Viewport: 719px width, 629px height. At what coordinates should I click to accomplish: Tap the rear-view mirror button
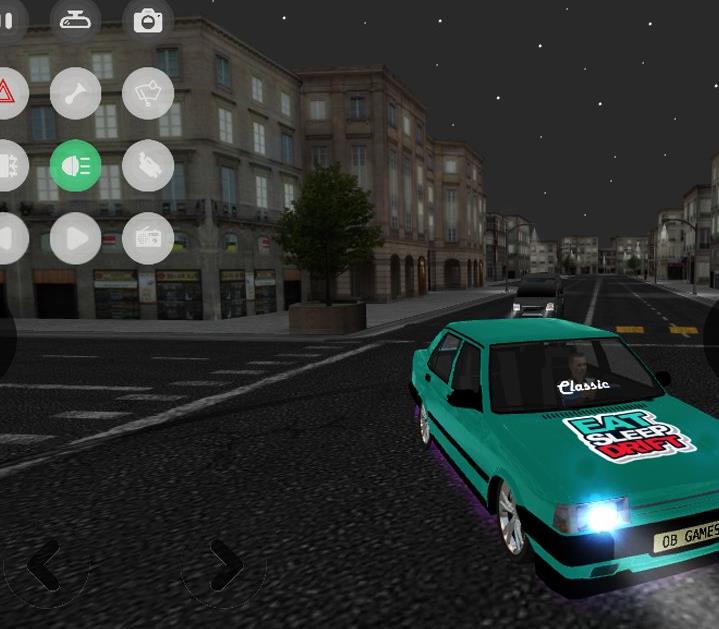pos(76,20)
